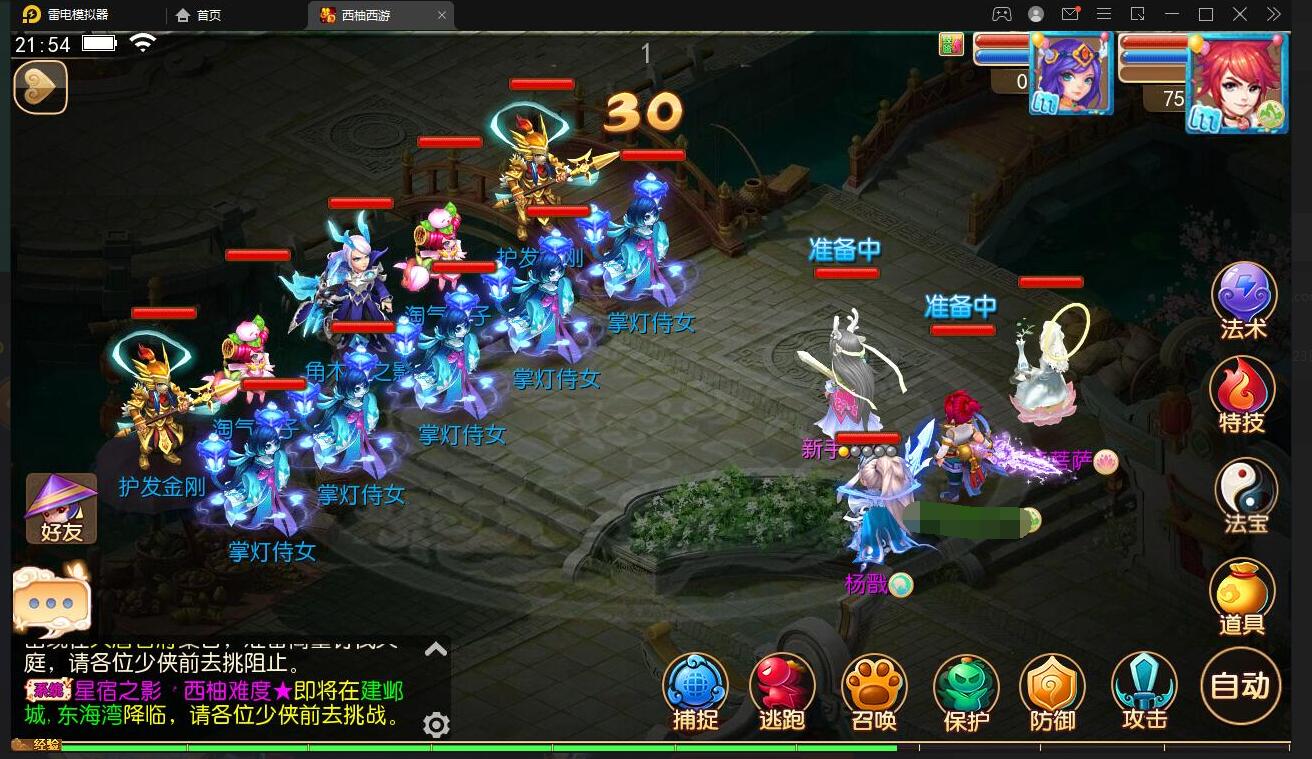Choose the 逃跑 flee command
The image size is (1312, 759).
782,691
